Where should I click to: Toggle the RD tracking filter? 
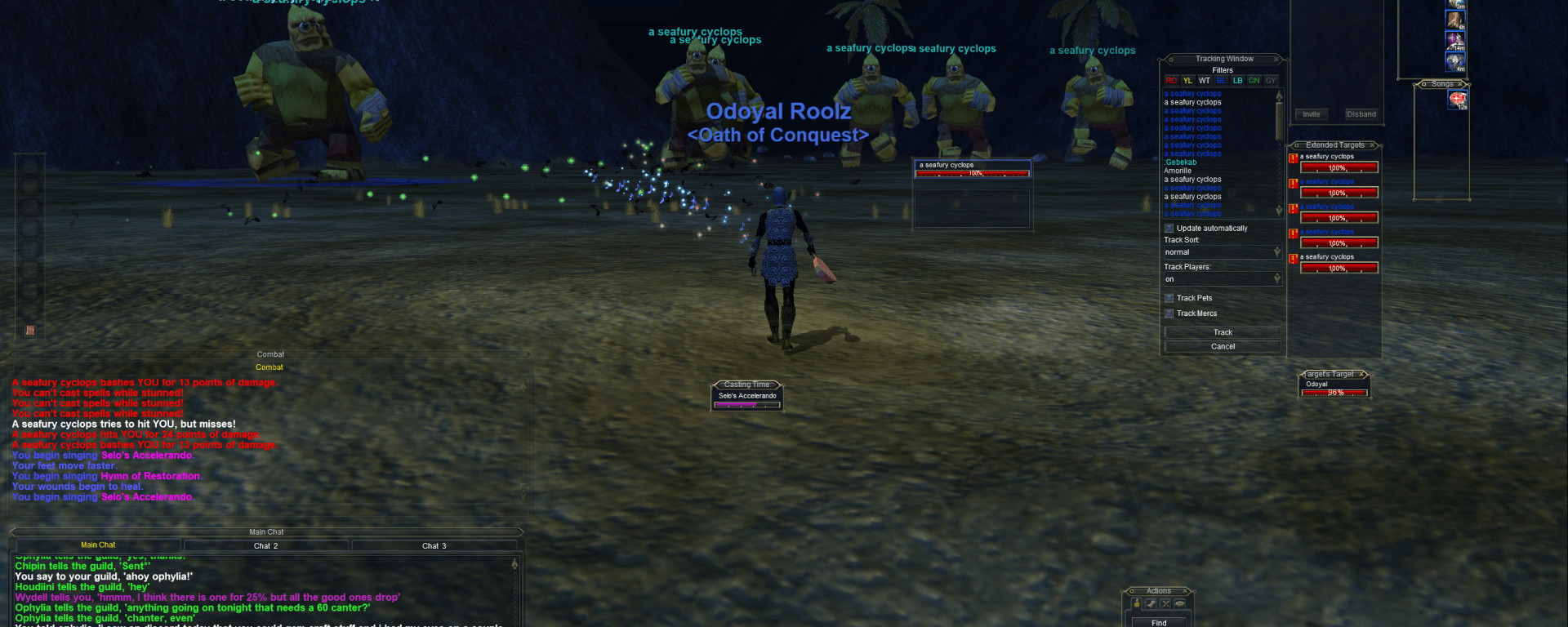(x=1171, y=81)
